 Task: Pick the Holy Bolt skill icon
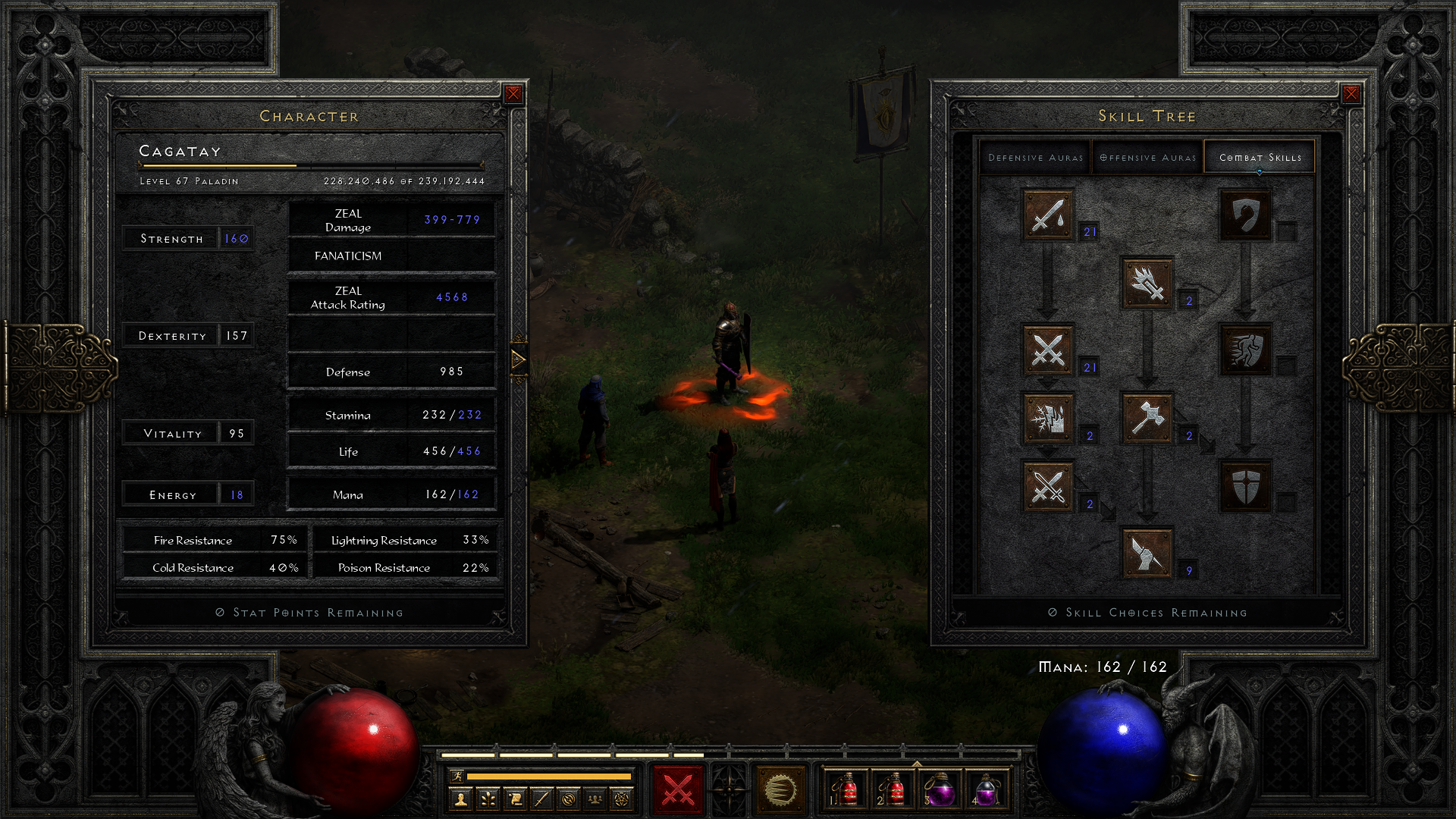point(1147,283)
